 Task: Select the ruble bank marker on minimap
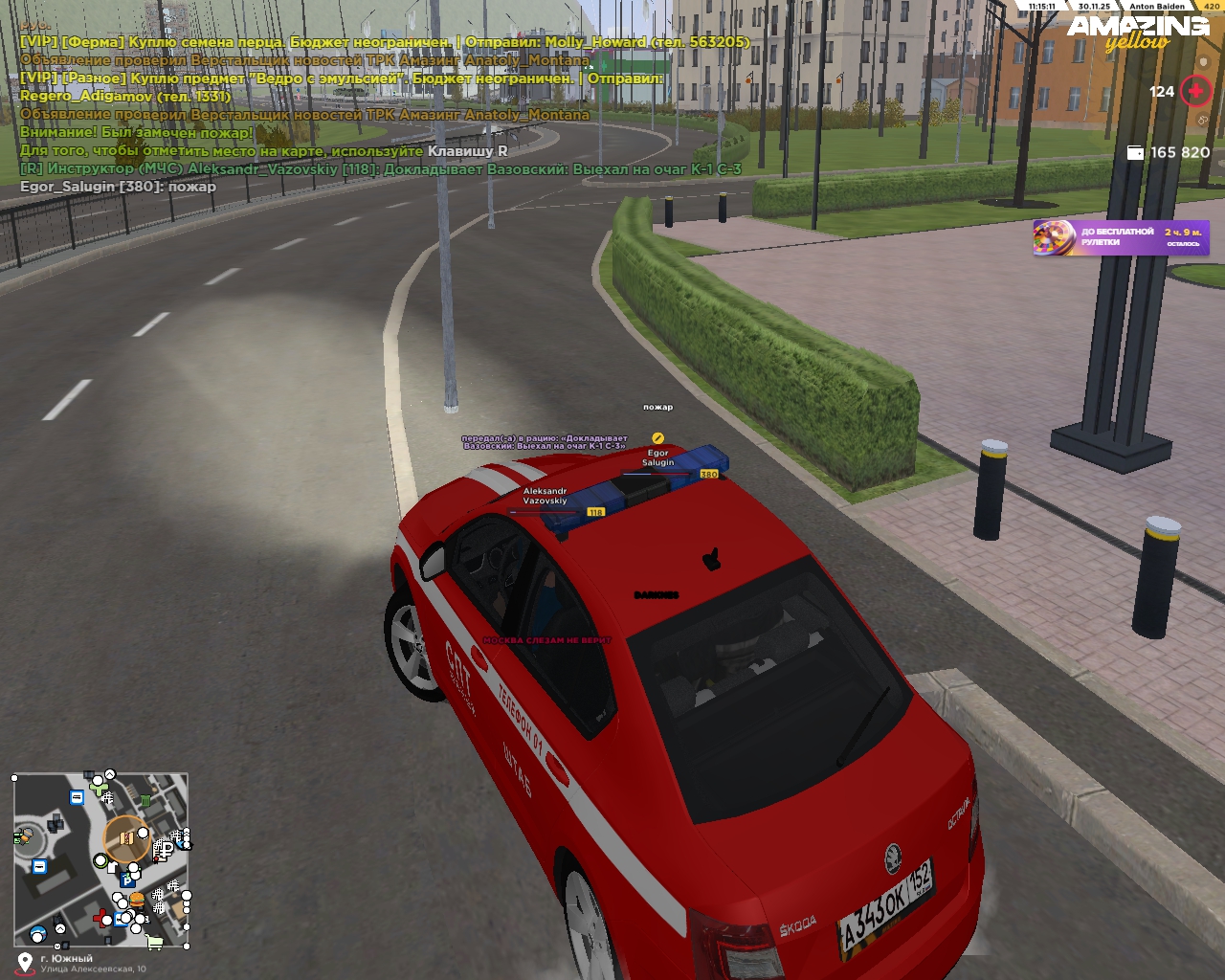click(x=165, y=849)
